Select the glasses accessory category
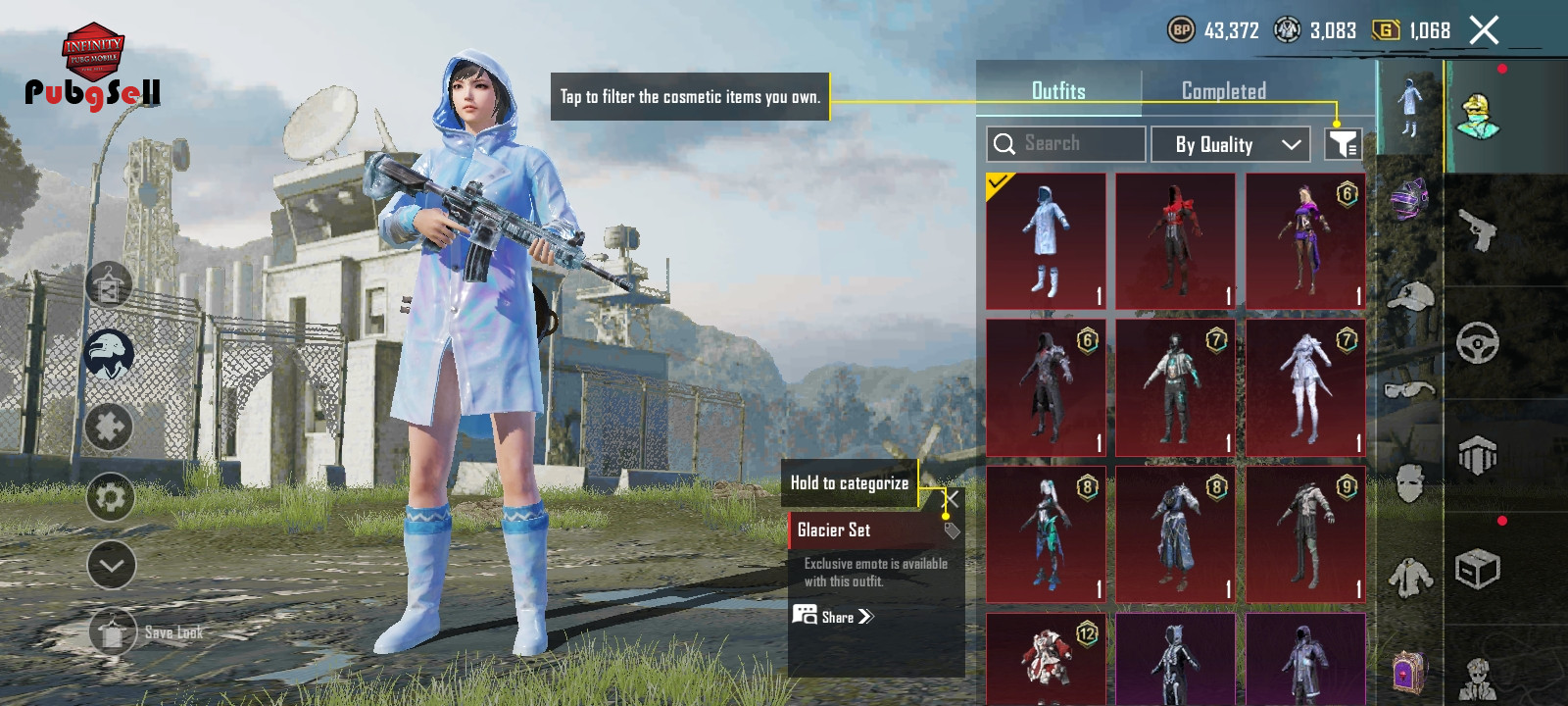1568x706 pixels. click(x=1409, y=389)
